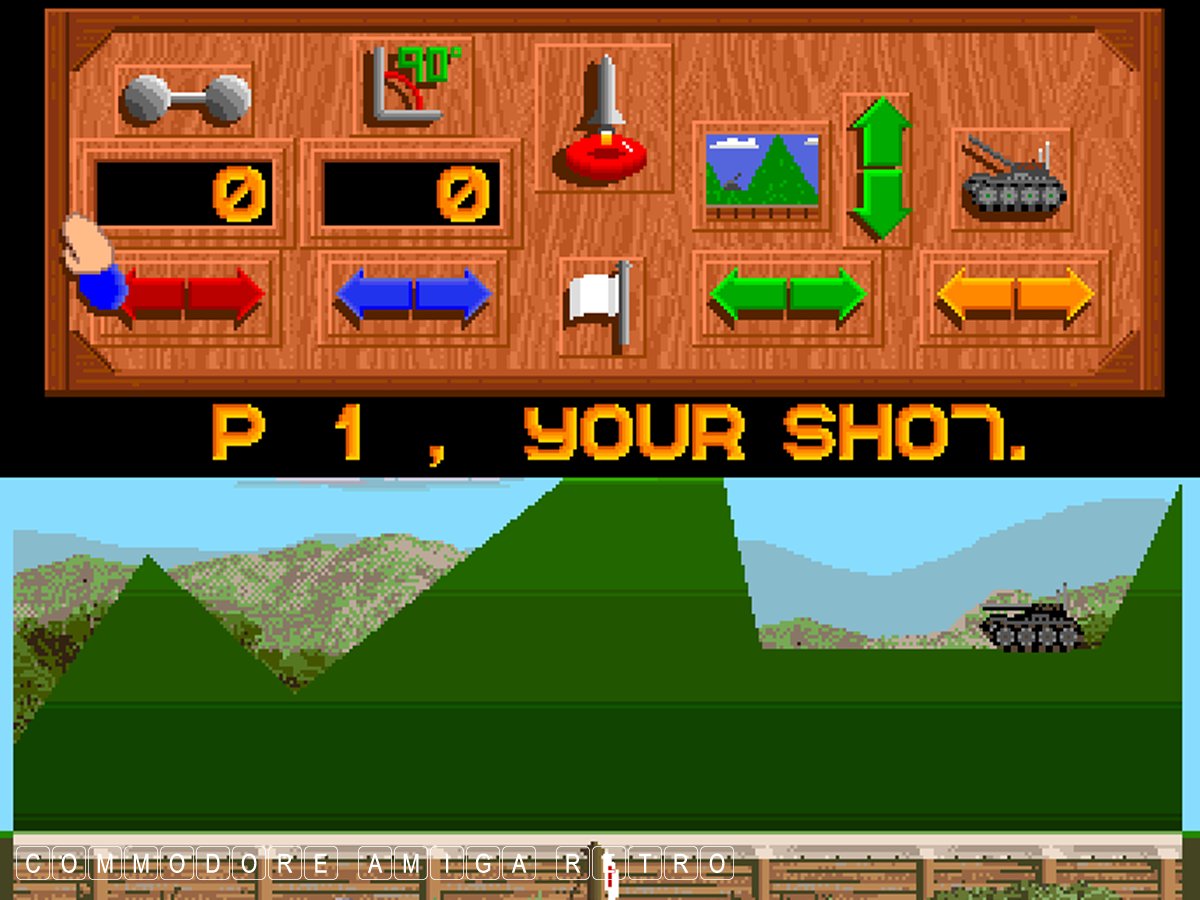Decrease the angle with the blue left arrow
This screenshot has width=1200, height=900.
pyautogui.click(x=373, y=296)
